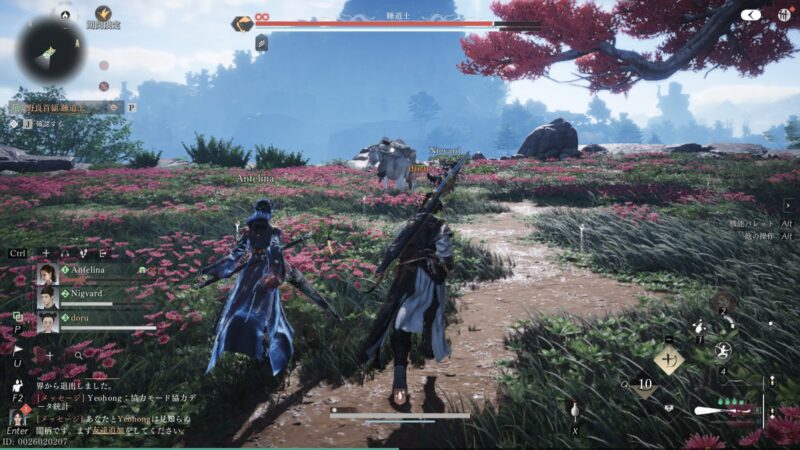Click the golden bird icon above the map
This screenshot has width=800, height=450.
103,13
